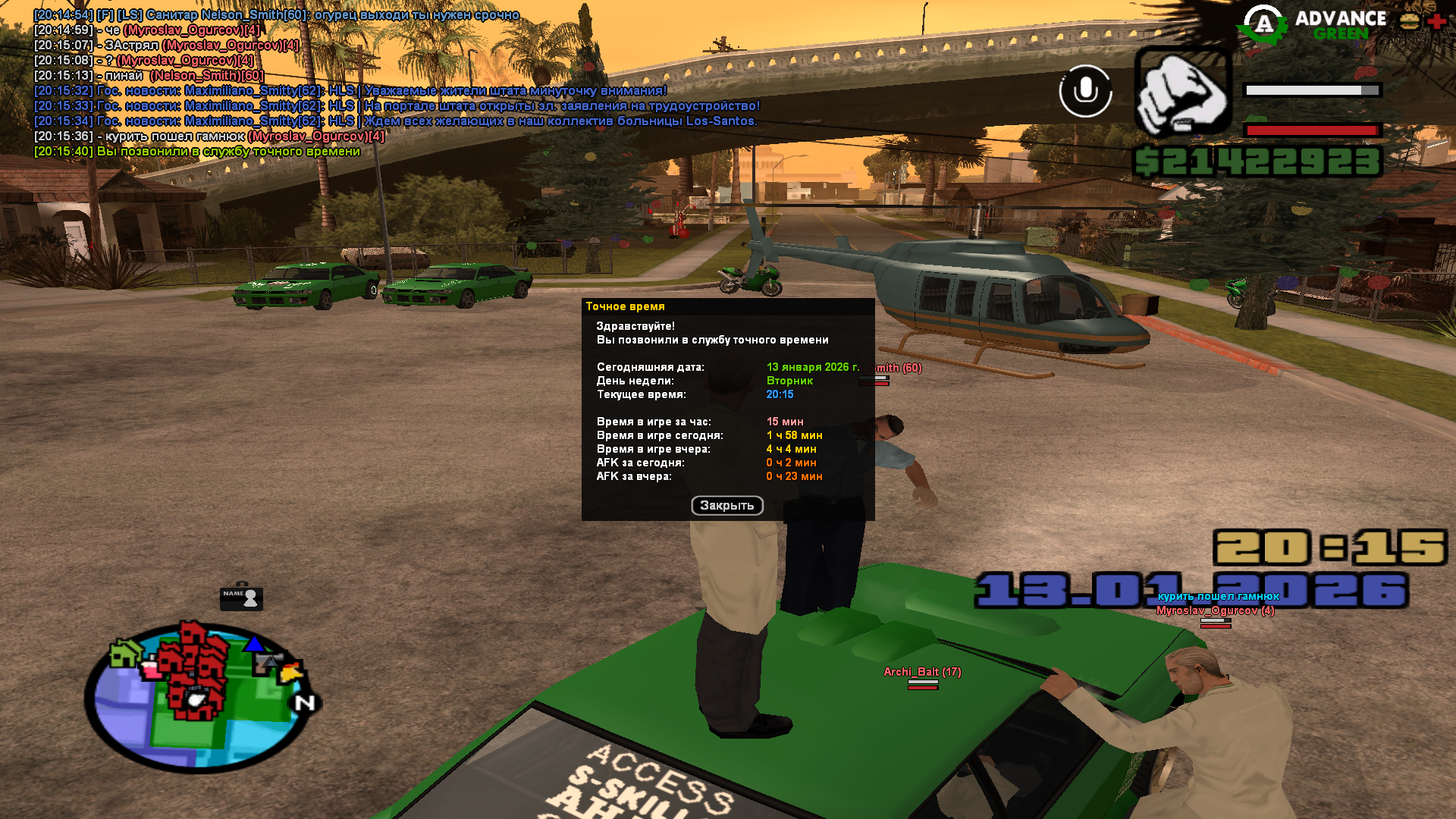Select the fist weapon icon
This screenshot has width=1456, height=819.
(x=1182, y=93)
